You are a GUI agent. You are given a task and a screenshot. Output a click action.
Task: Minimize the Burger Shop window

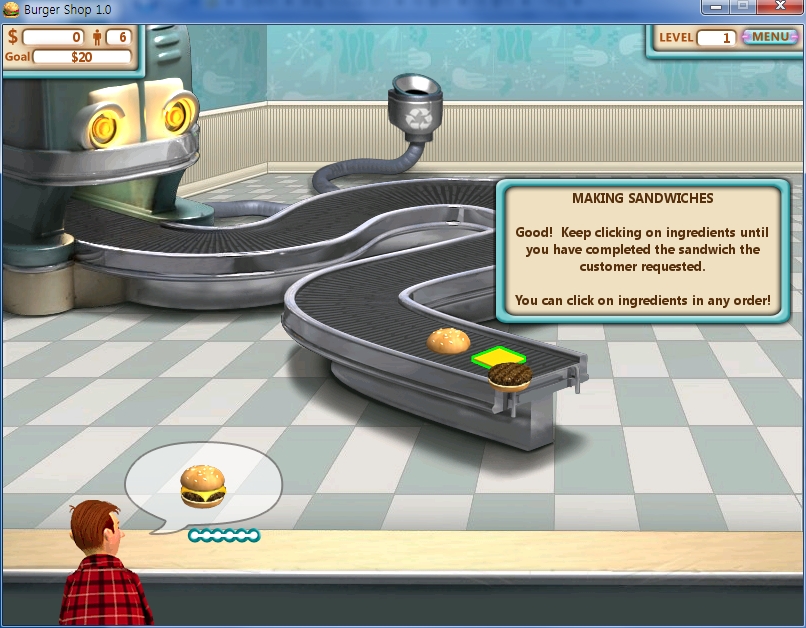pos(714,8)
